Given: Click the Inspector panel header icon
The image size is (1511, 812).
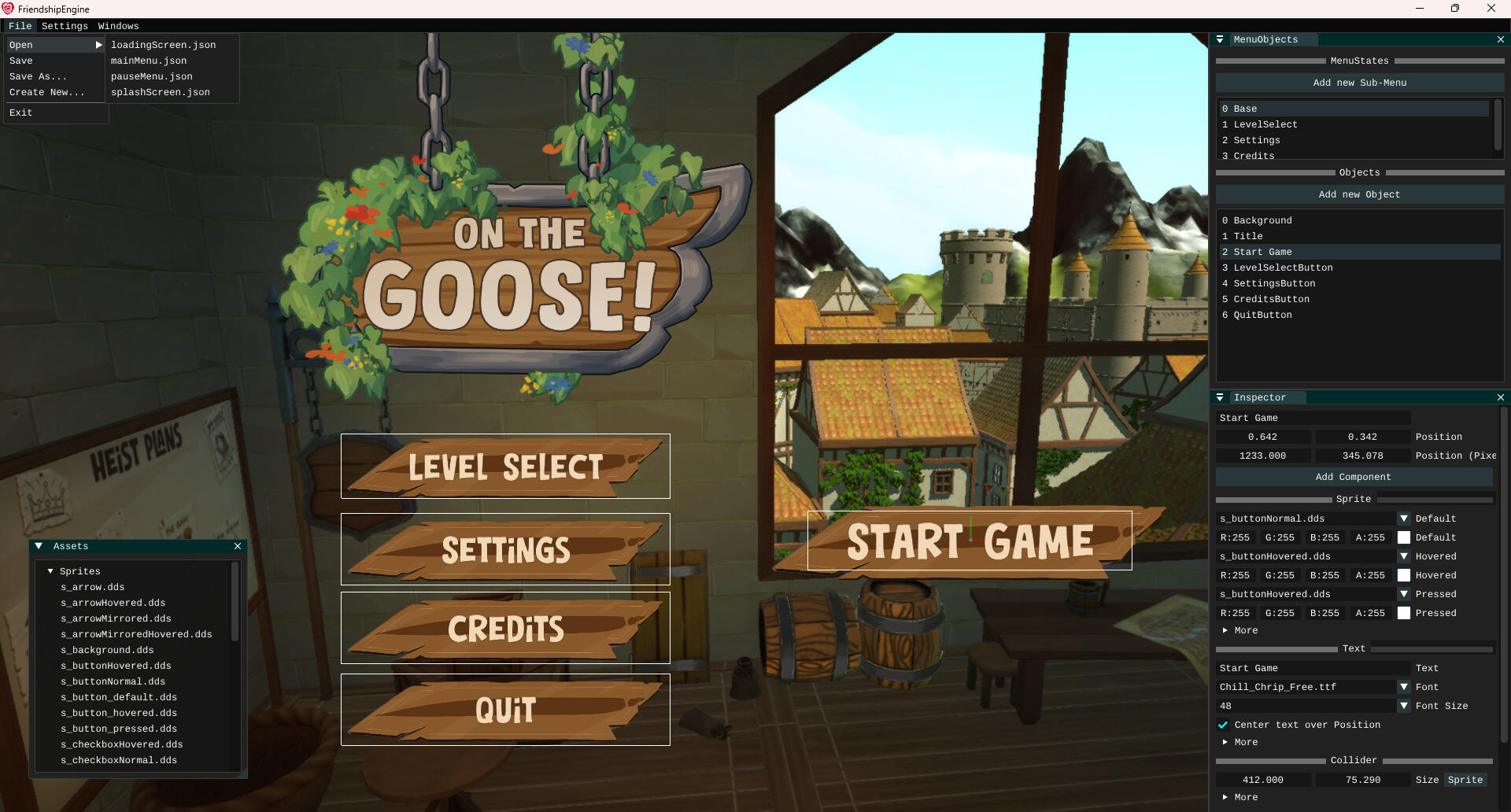Looking at the screenshot, I should coord(1221,397).
